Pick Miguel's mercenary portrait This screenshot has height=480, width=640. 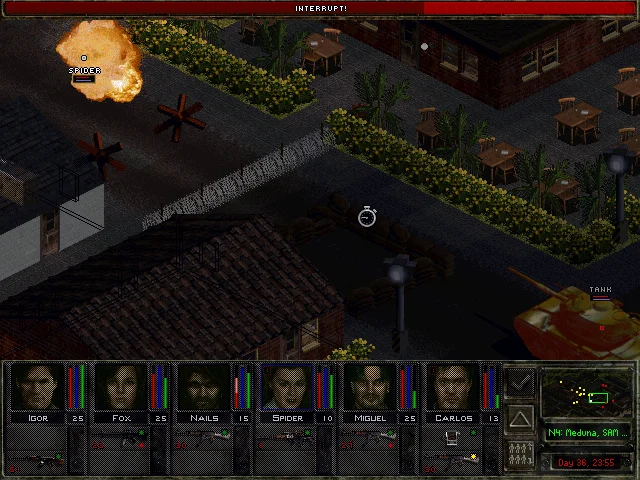pyautogui.click(x=370, y=387)
